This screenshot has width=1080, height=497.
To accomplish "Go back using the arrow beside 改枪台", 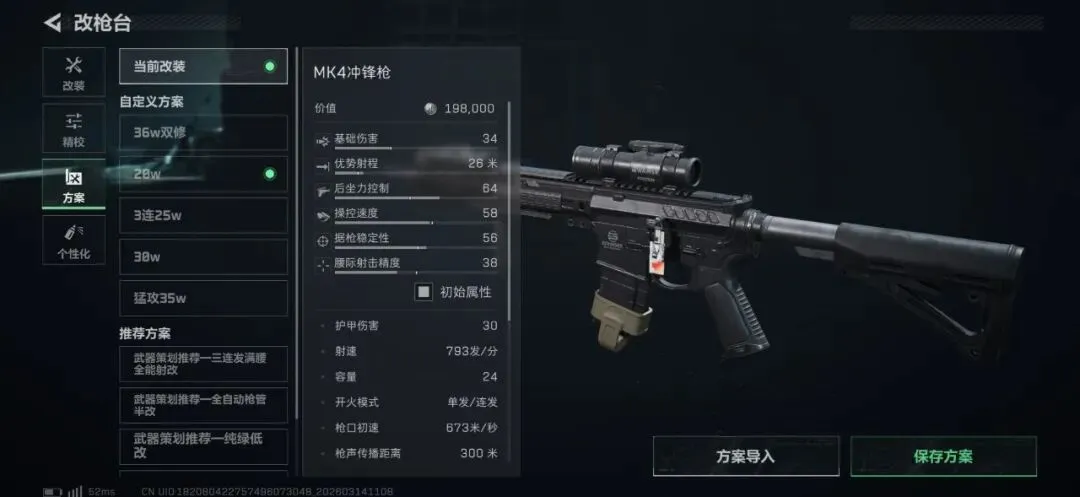I will coord(53,23).
